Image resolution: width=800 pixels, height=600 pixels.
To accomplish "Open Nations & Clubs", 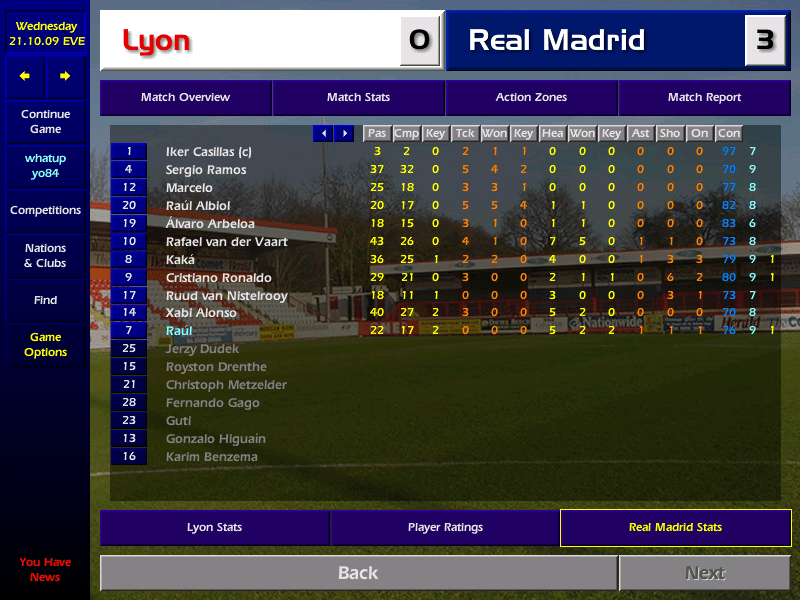I will click(45, 256).
